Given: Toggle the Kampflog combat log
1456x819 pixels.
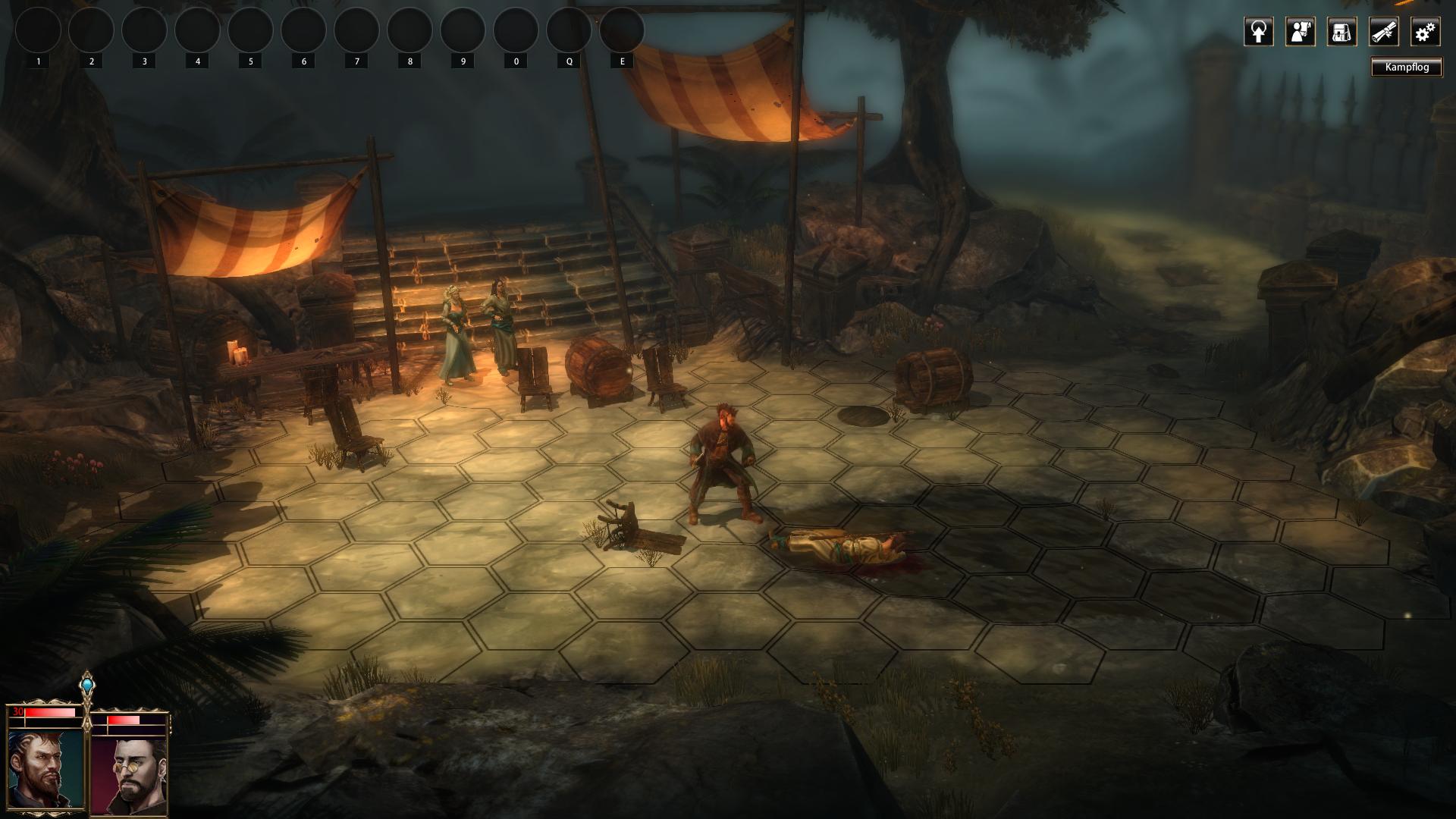Looking at the screenshot, I should click(1406, 67).
